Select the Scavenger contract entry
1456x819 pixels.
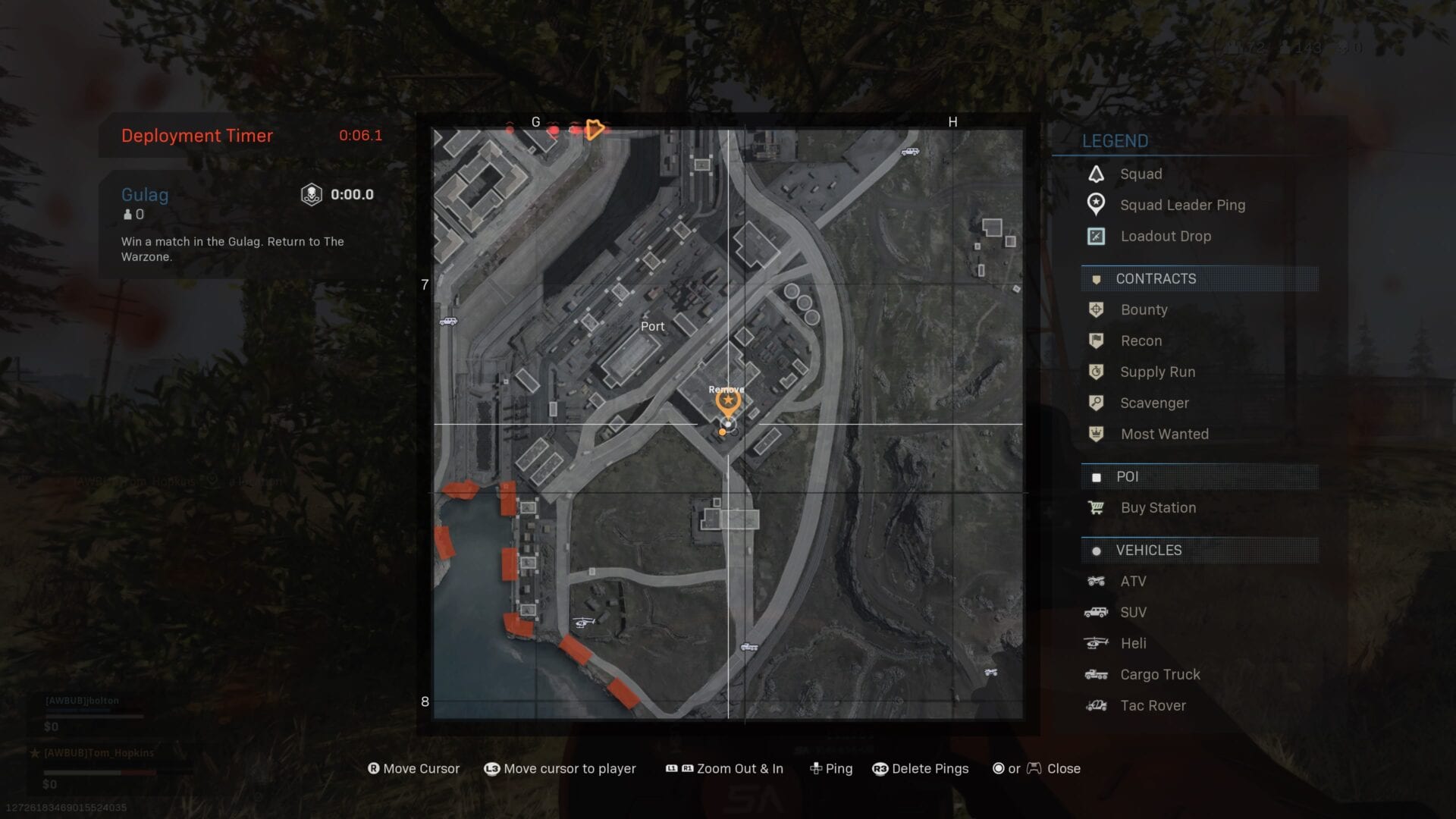(x=1154, y=403)
